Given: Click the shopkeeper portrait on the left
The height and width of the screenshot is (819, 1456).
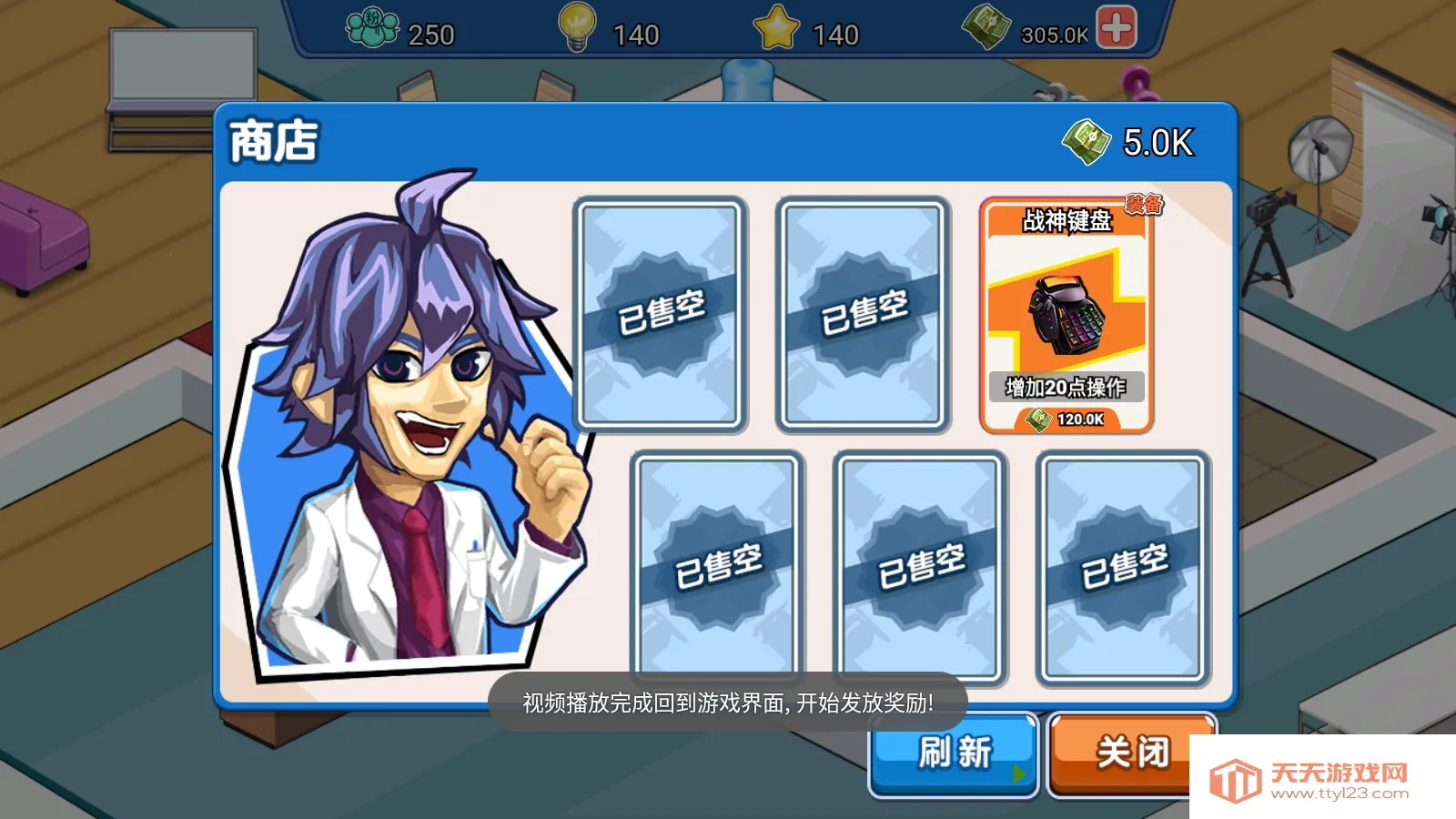Looking at the screenshot, I should point(391,428).
